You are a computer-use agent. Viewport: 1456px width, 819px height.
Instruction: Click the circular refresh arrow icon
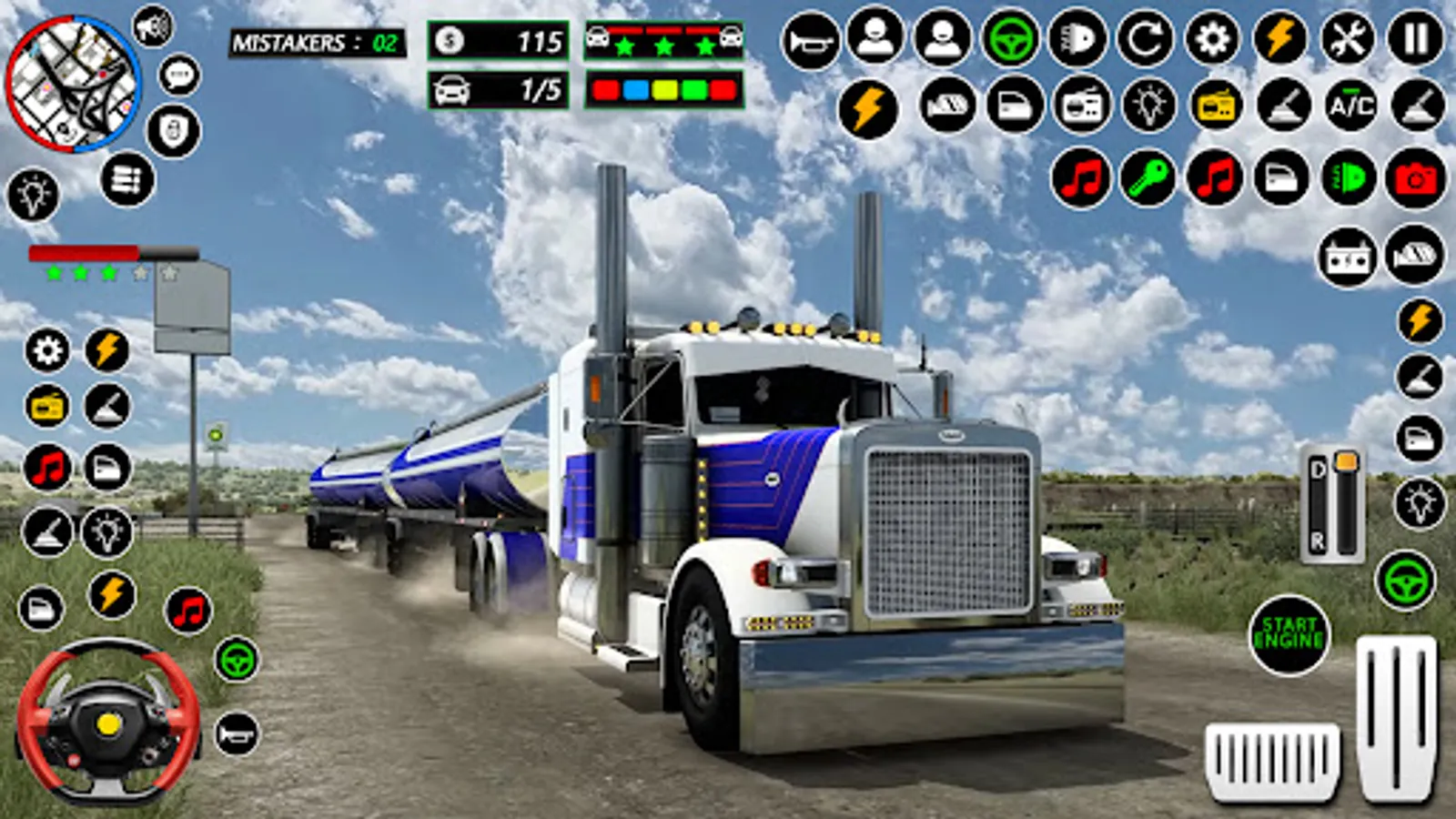[x=1145, y=39]
